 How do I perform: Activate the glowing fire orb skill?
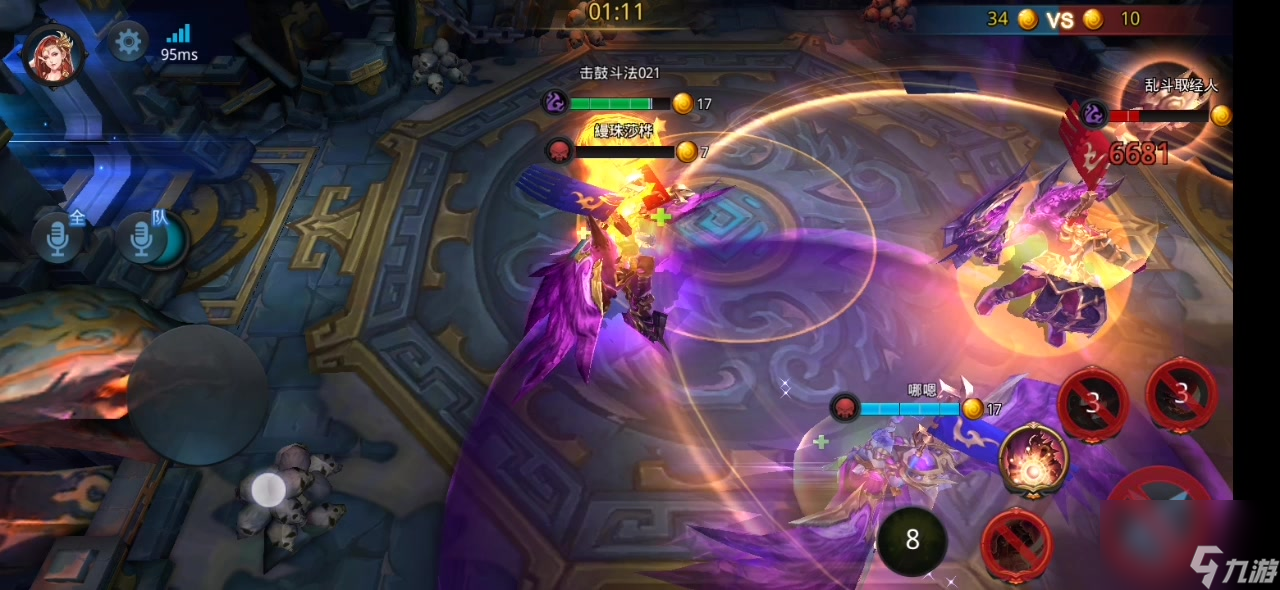1033,459
